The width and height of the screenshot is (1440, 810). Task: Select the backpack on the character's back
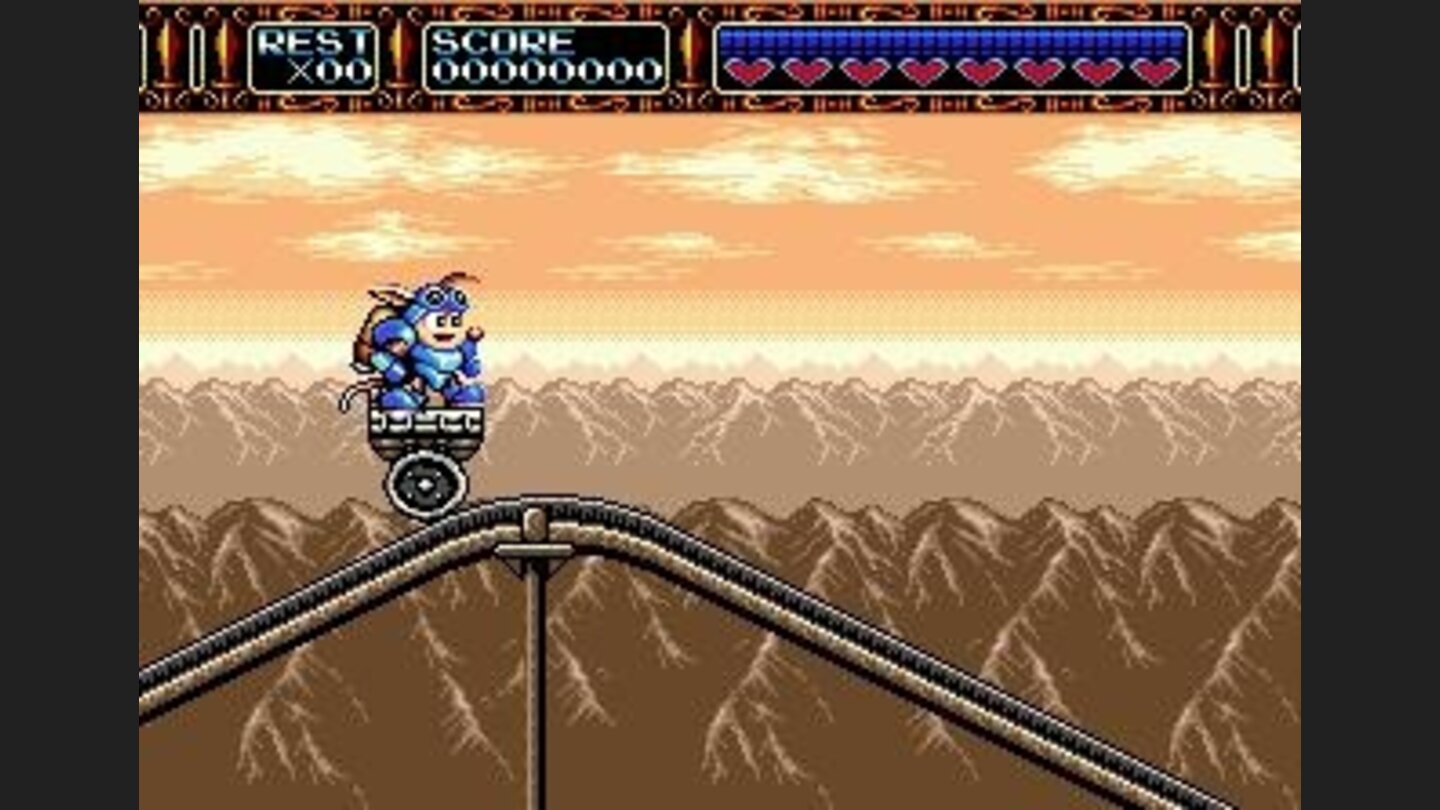[365, 345]
